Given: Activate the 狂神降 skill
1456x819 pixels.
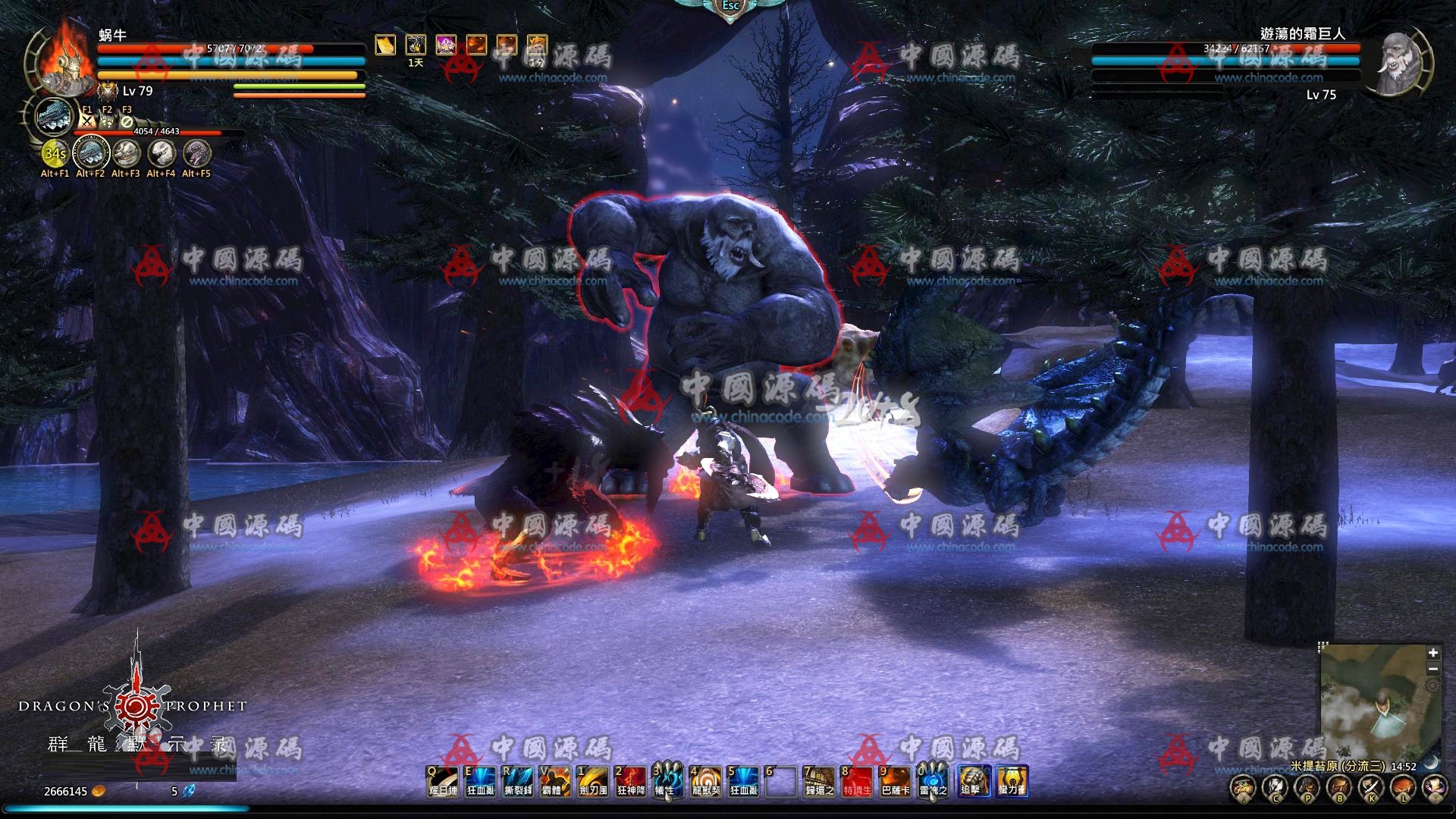Looking at the screenshot, I should (631, 781).
